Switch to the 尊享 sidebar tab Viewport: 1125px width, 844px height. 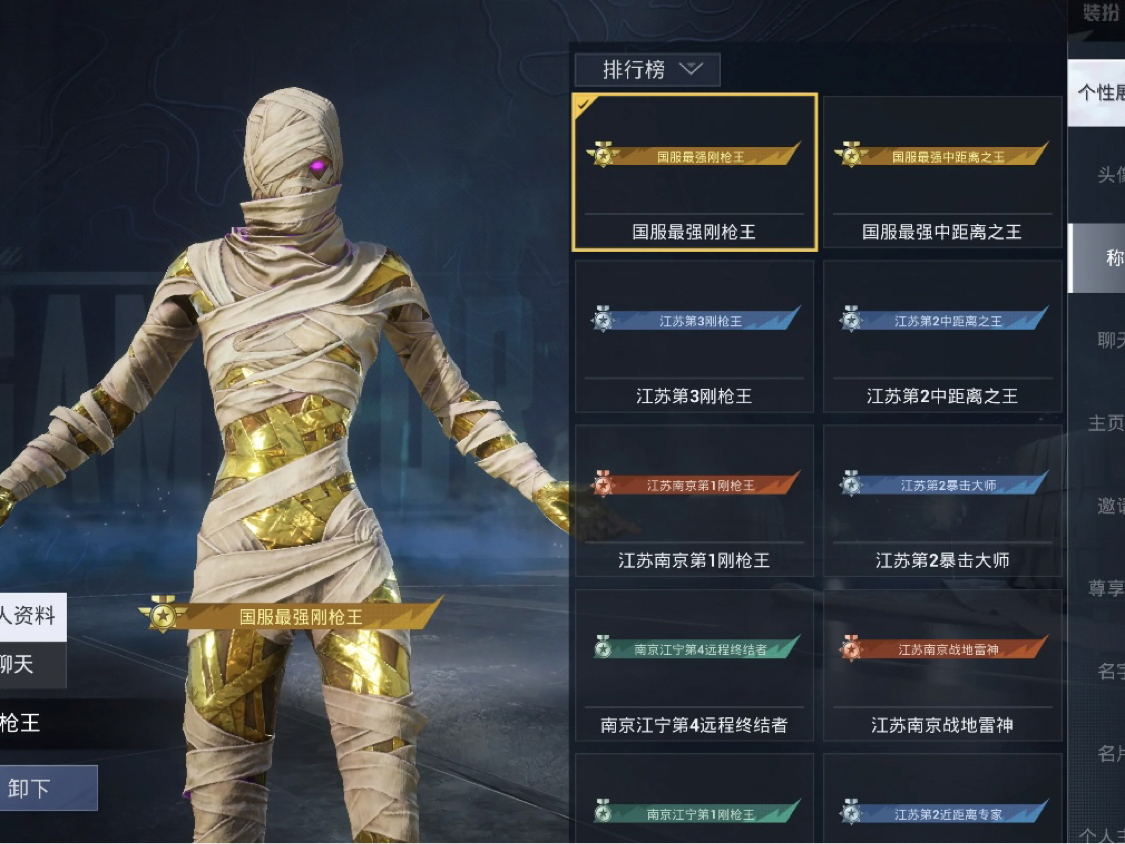(x=1106, y=588)
